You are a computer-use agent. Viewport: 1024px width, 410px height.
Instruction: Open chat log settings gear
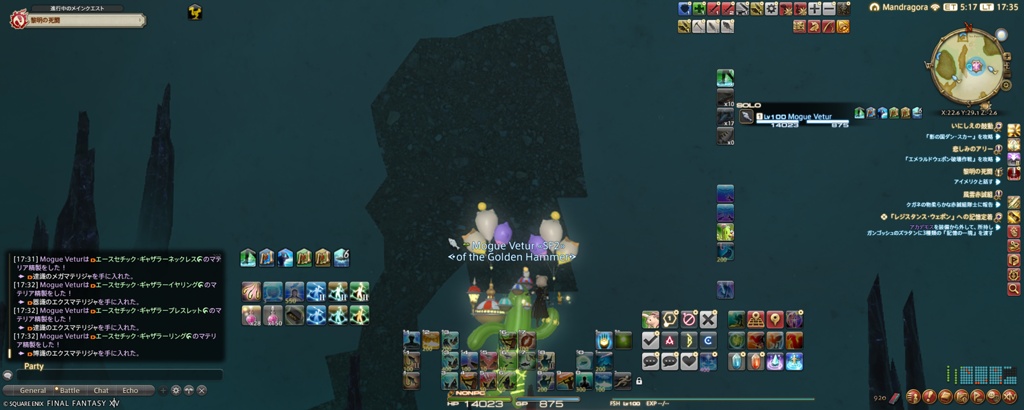coord(176,390)
